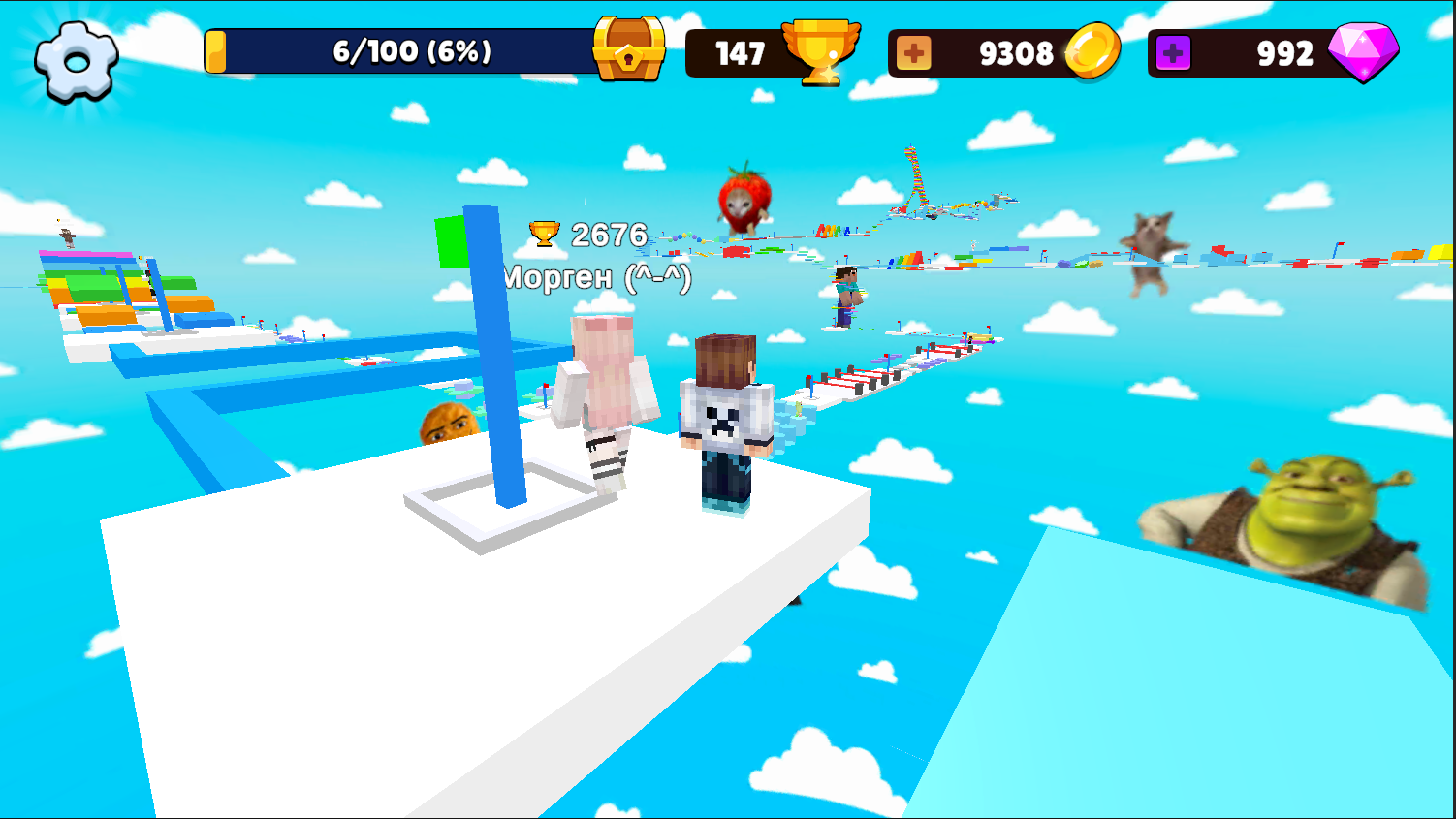Click the coin balance showing 9308

click(x=1018, y=54)
